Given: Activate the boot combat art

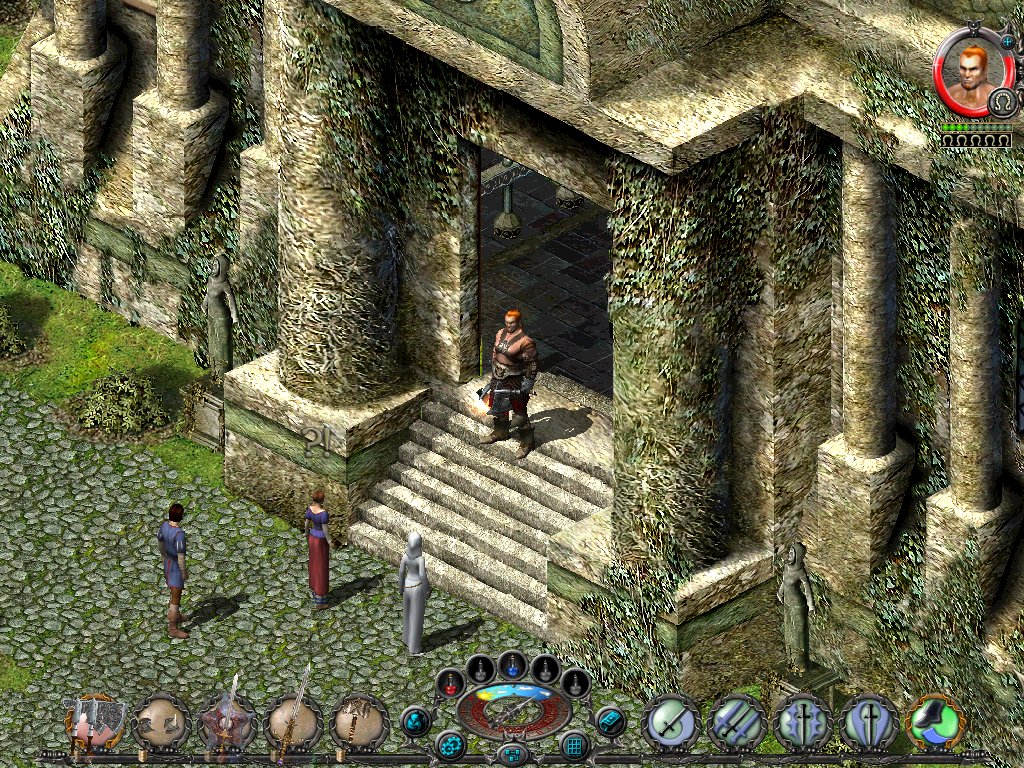Looking at the screenshot, I should pyautogui.click(x=936, y=722).
